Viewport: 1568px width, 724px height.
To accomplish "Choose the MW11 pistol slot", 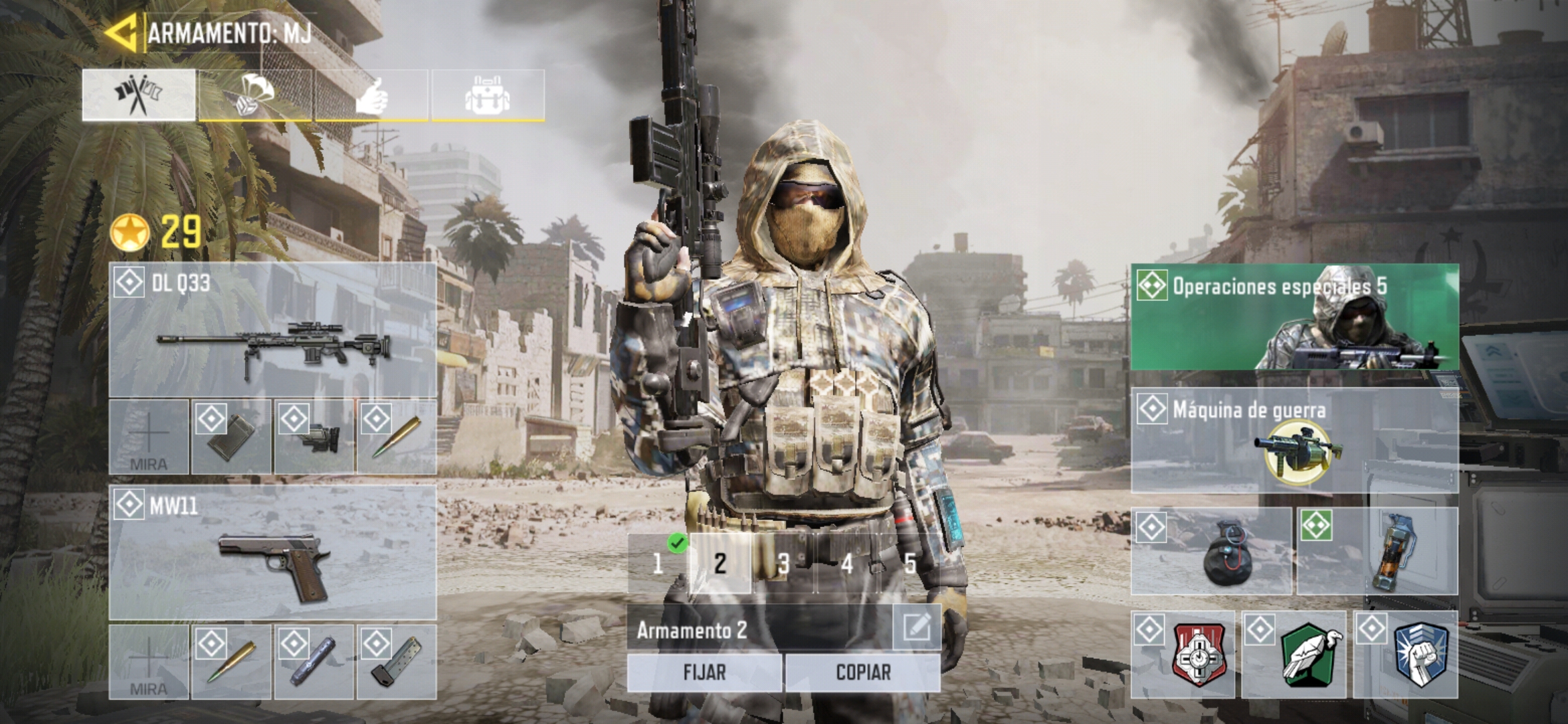I will 273,553.
